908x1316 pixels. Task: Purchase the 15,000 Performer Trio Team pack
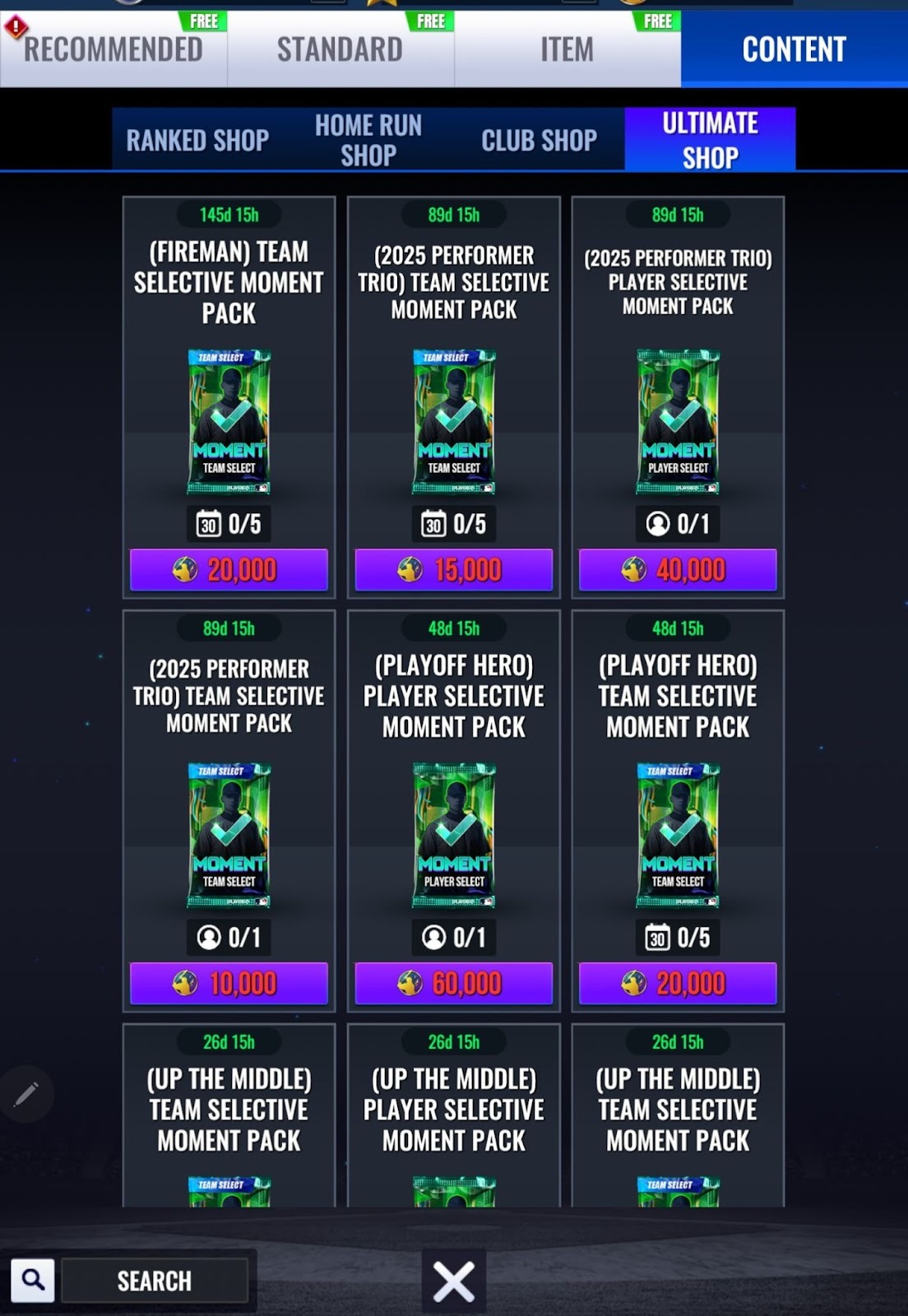[x=453, y=570]
